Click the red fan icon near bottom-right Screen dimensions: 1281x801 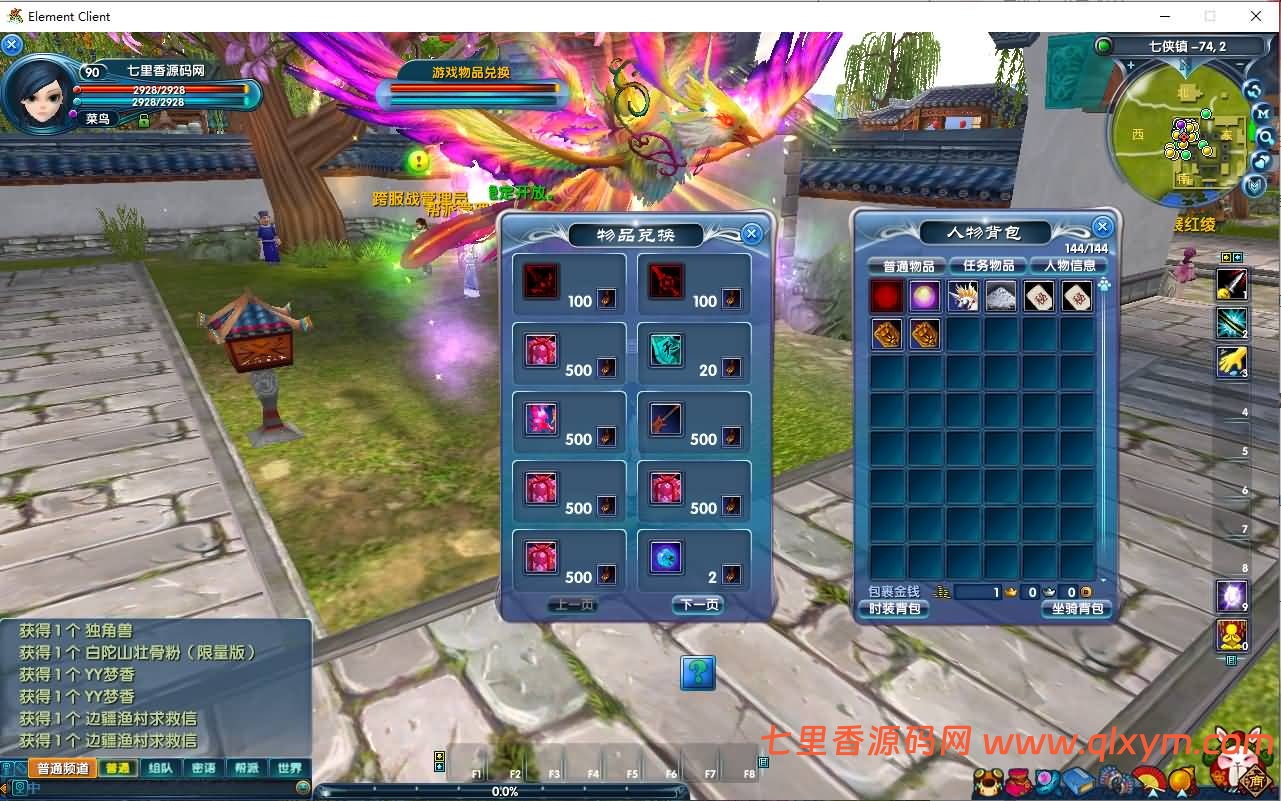click(1150, 778)
